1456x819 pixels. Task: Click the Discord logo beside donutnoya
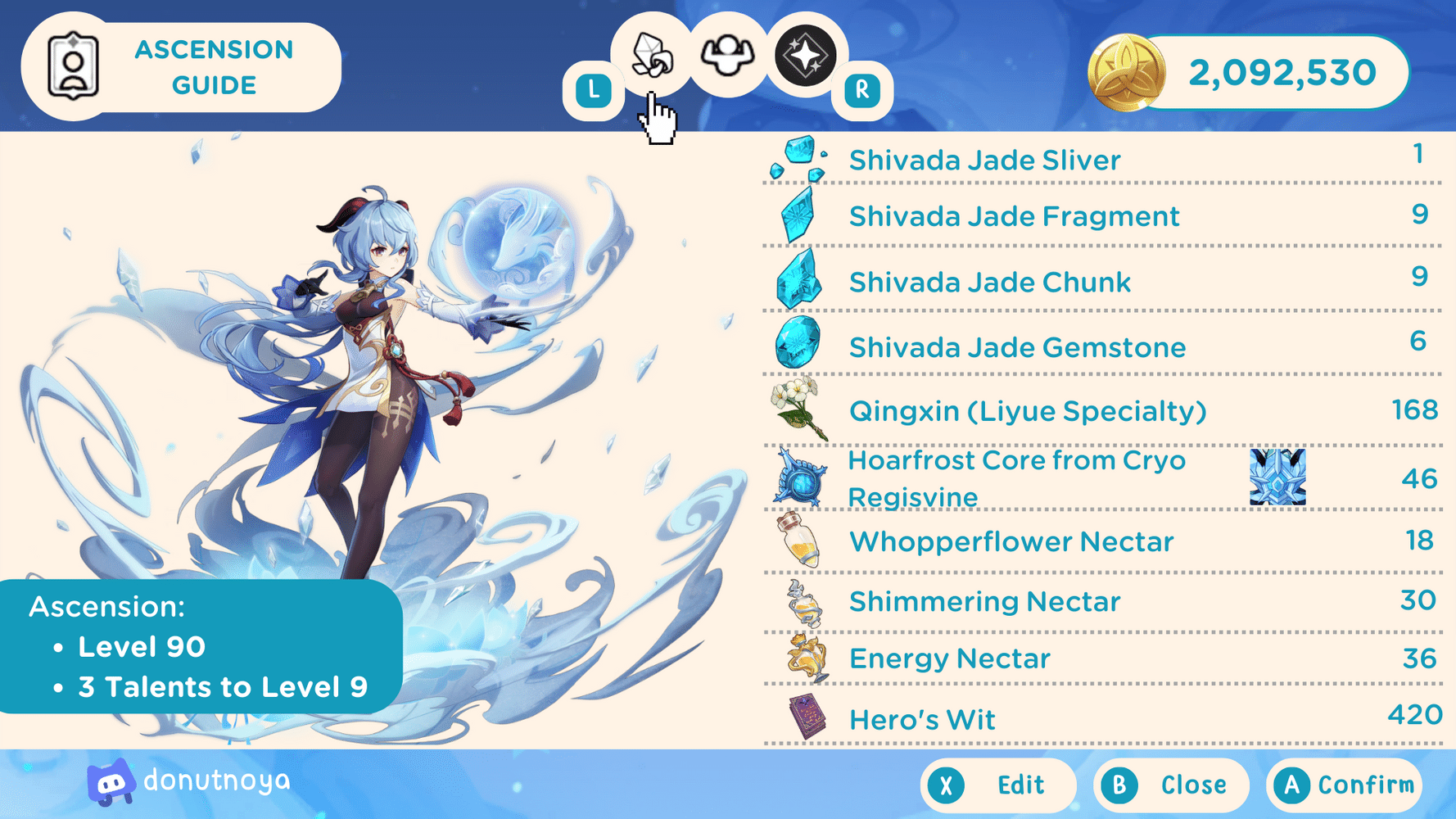pyautogui.click(x=111, y=782)
